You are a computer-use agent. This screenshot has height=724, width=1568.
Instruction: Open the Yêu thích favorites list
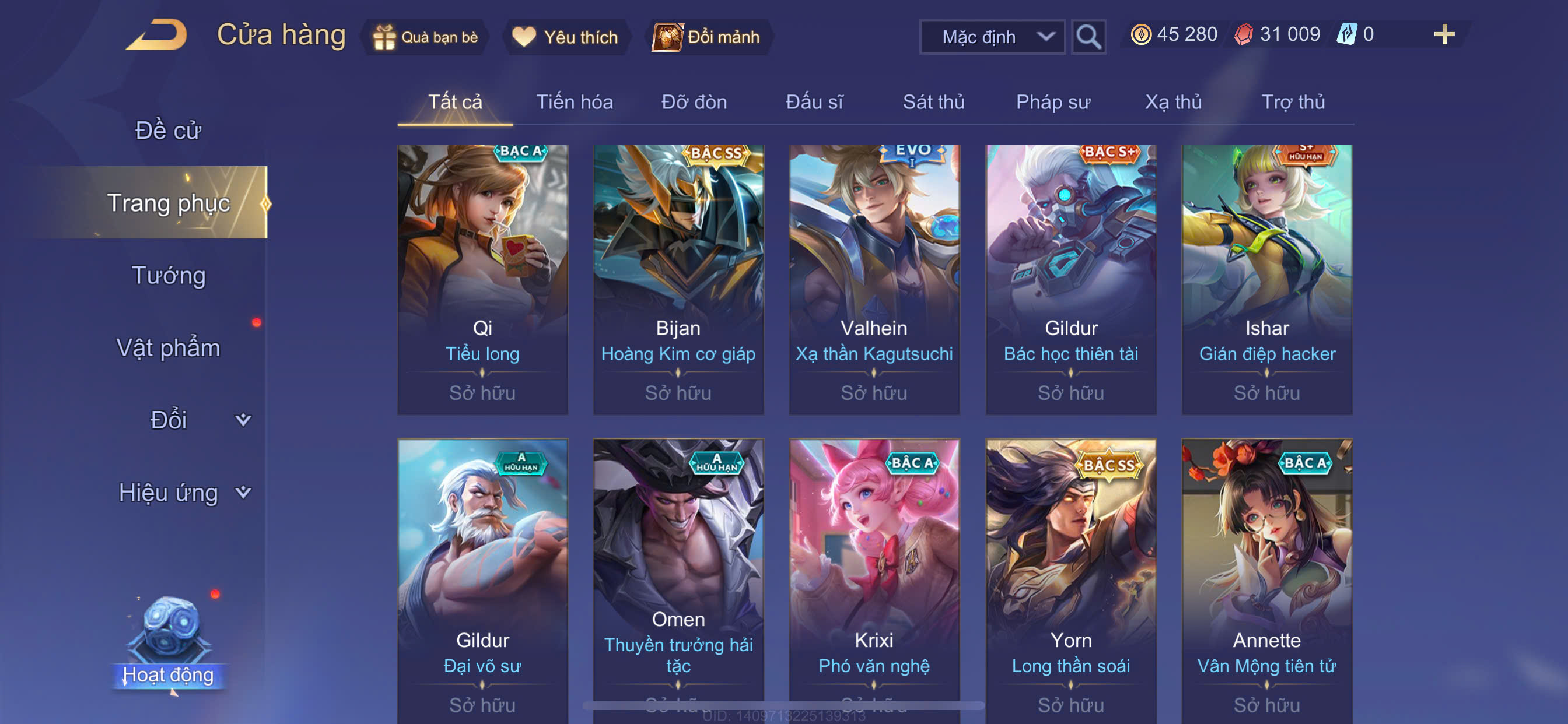click(x=565, y=37)
